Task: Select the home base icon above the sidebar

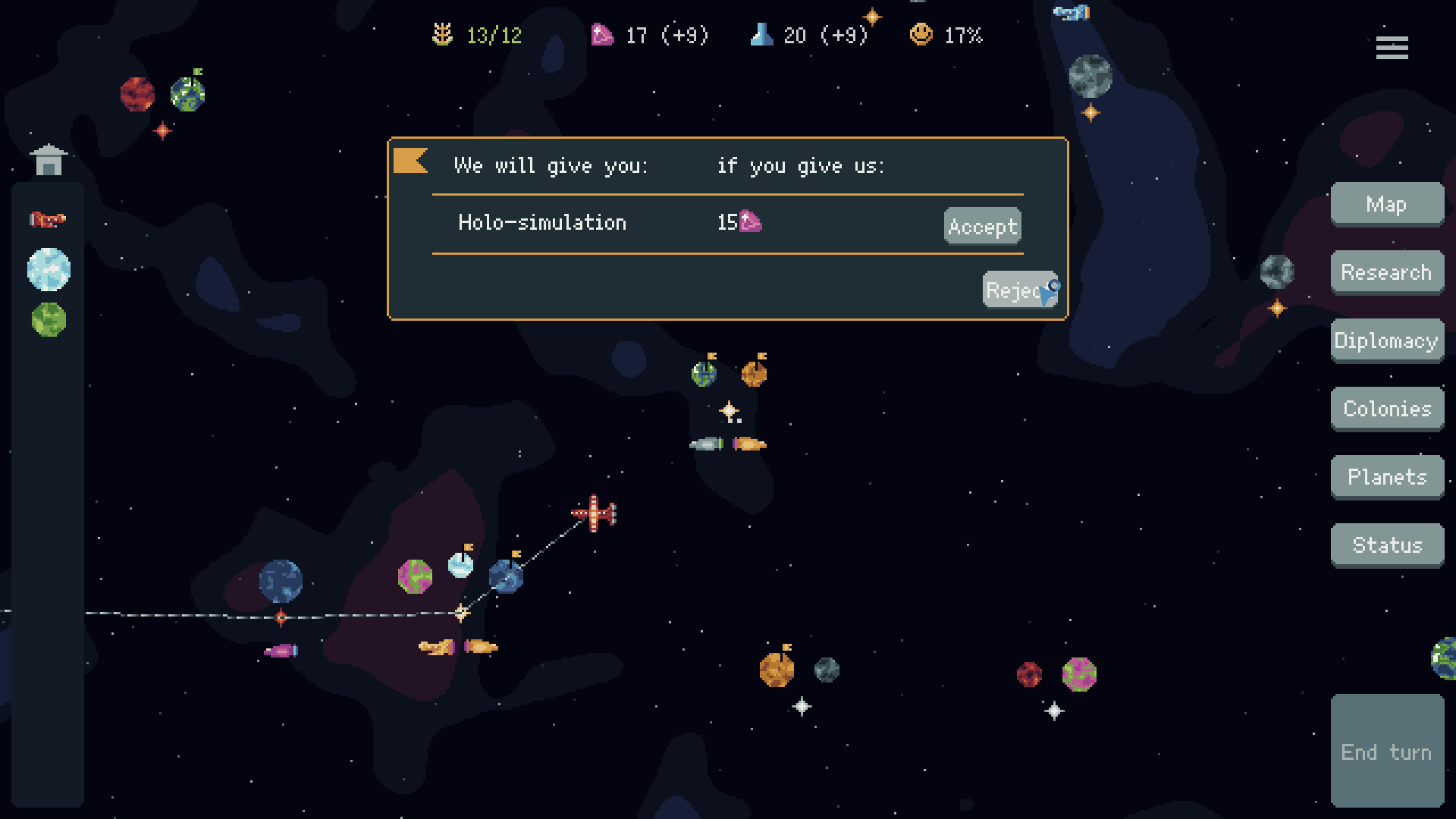Action: (x=49, y=159)
